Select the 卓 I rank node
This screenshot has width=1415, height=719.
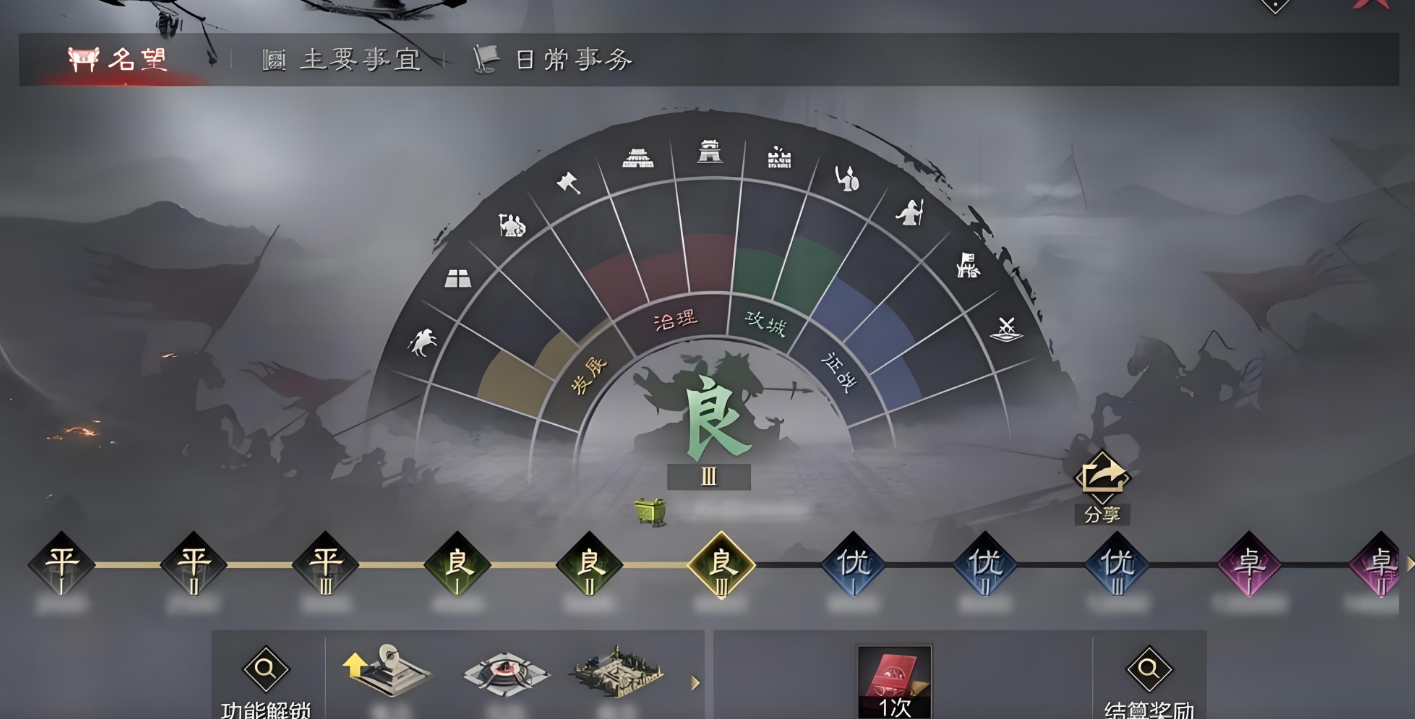[x=1249, y=564]
